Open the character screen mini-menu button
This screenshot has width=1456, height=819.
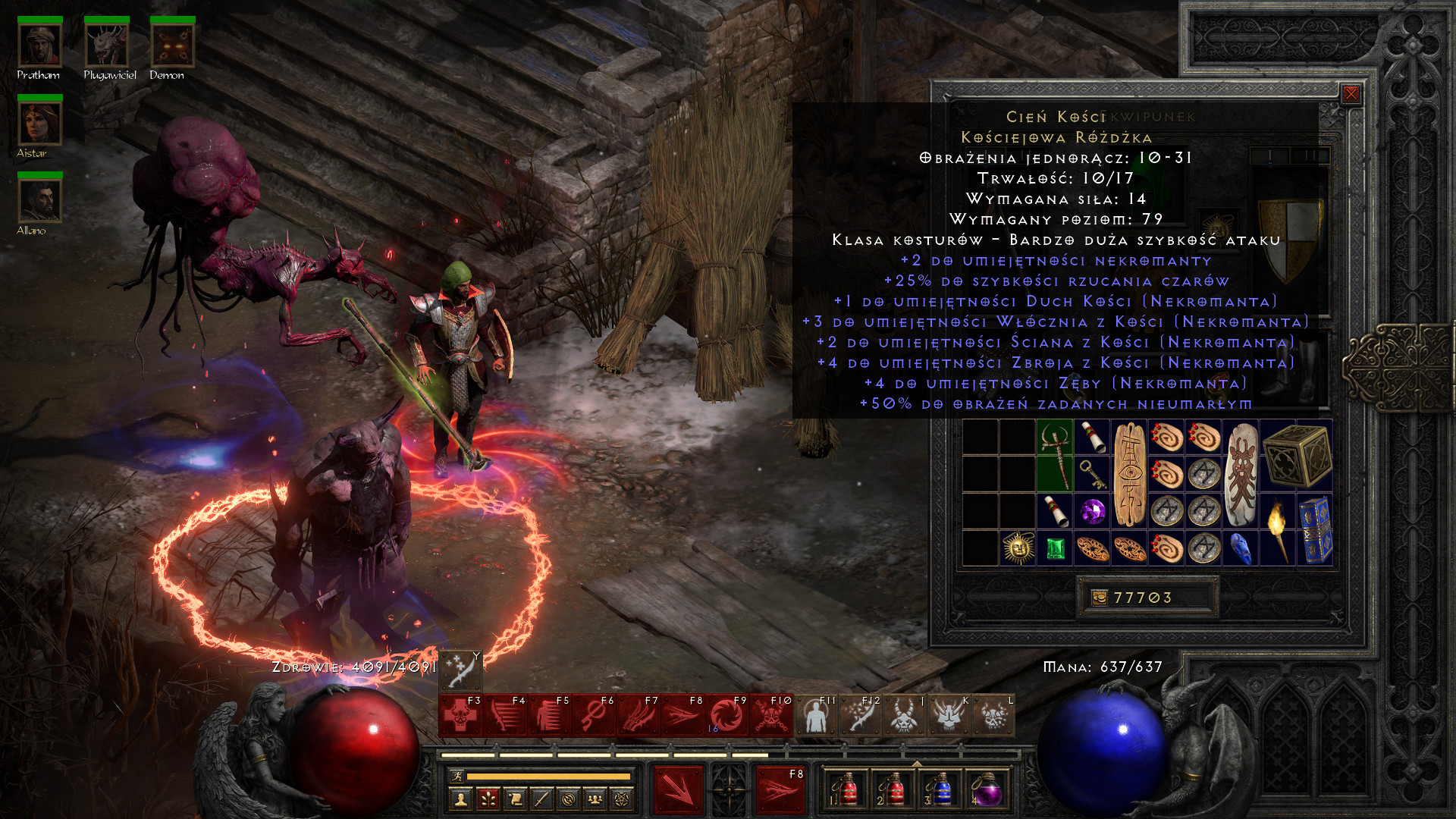(460, 799)
